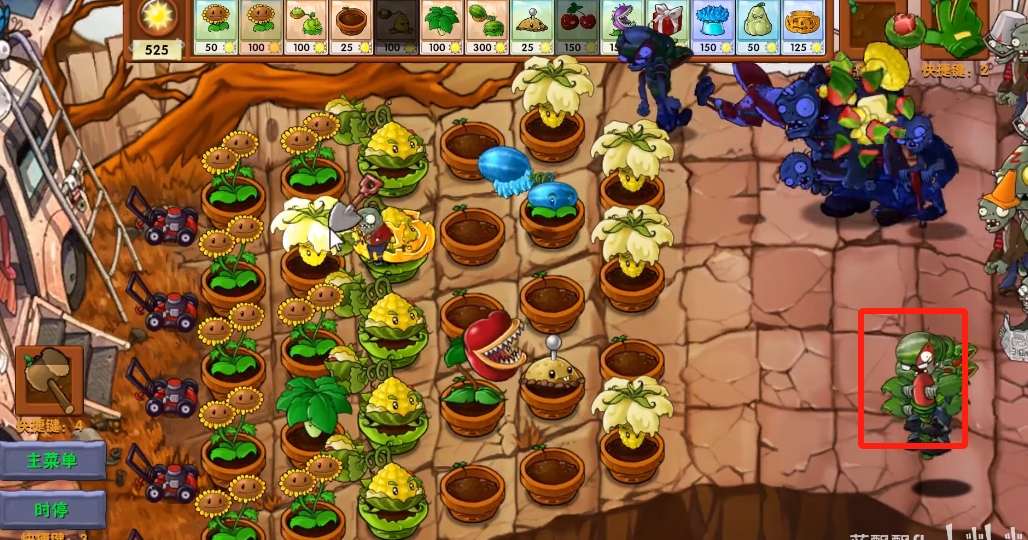1028x540 pixels.
Task: Select the 100-cost sunflower seed card
Action: (x=261, y=27)
